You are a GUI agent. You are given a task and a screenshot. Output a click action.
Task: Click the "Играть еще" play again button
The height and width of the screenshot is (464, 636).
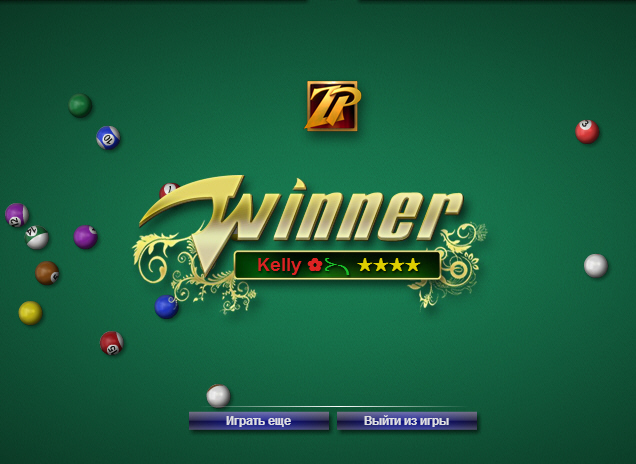click(258, 421)
